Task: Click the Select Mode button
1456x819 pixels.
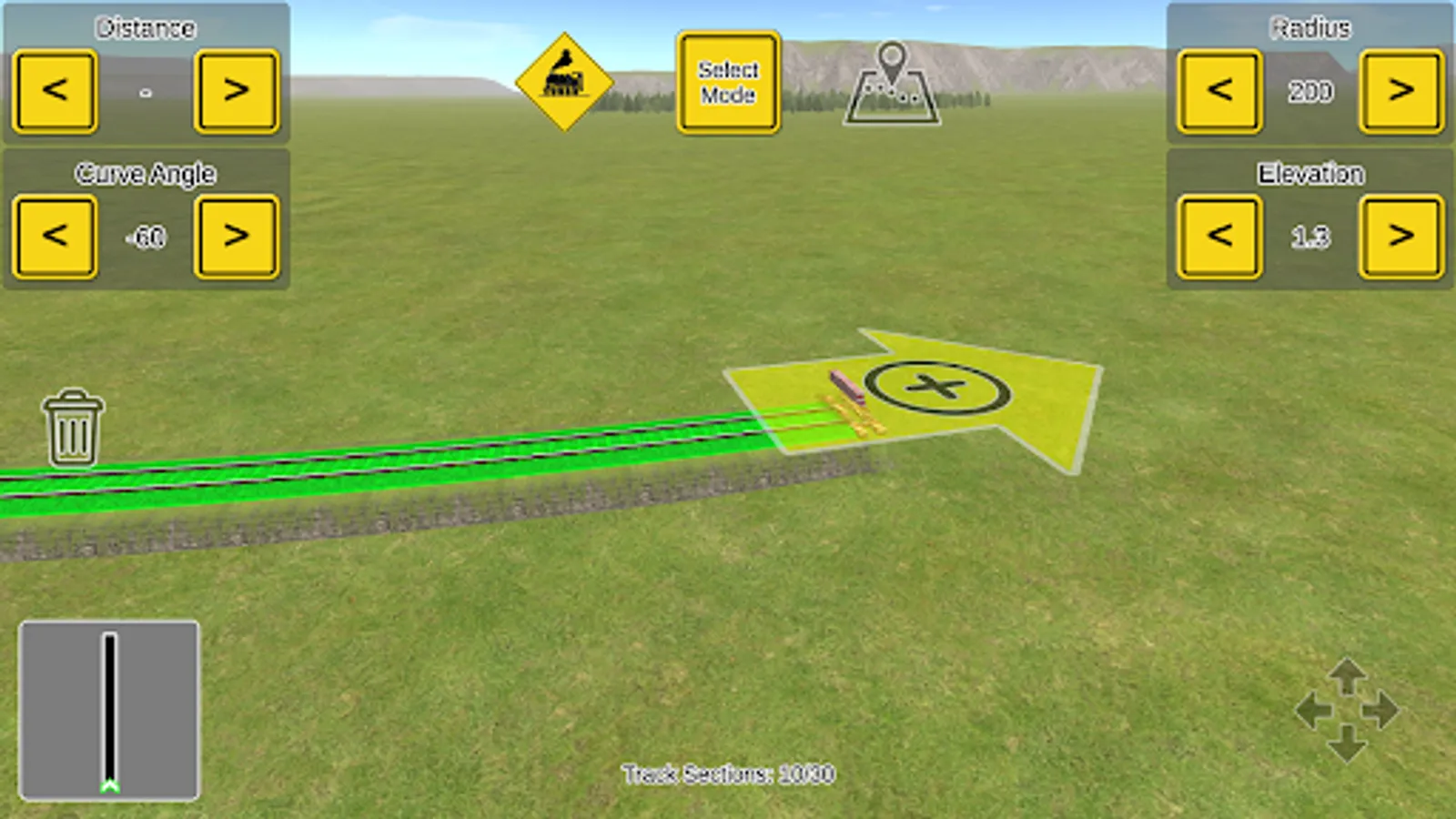Action: [x=727, y=82]
